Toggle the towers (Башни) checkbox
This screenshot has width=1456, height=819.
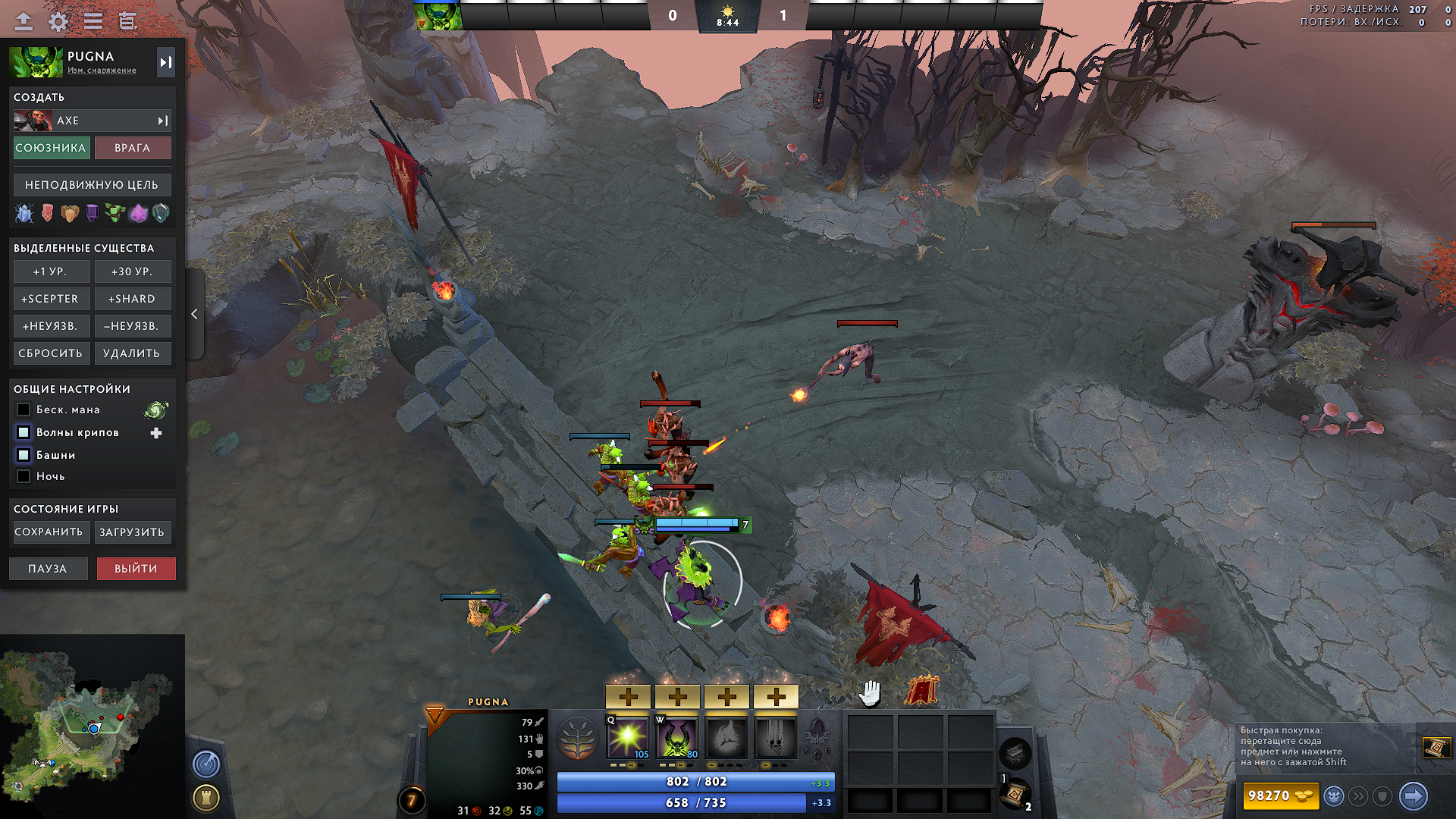[24, 455]
